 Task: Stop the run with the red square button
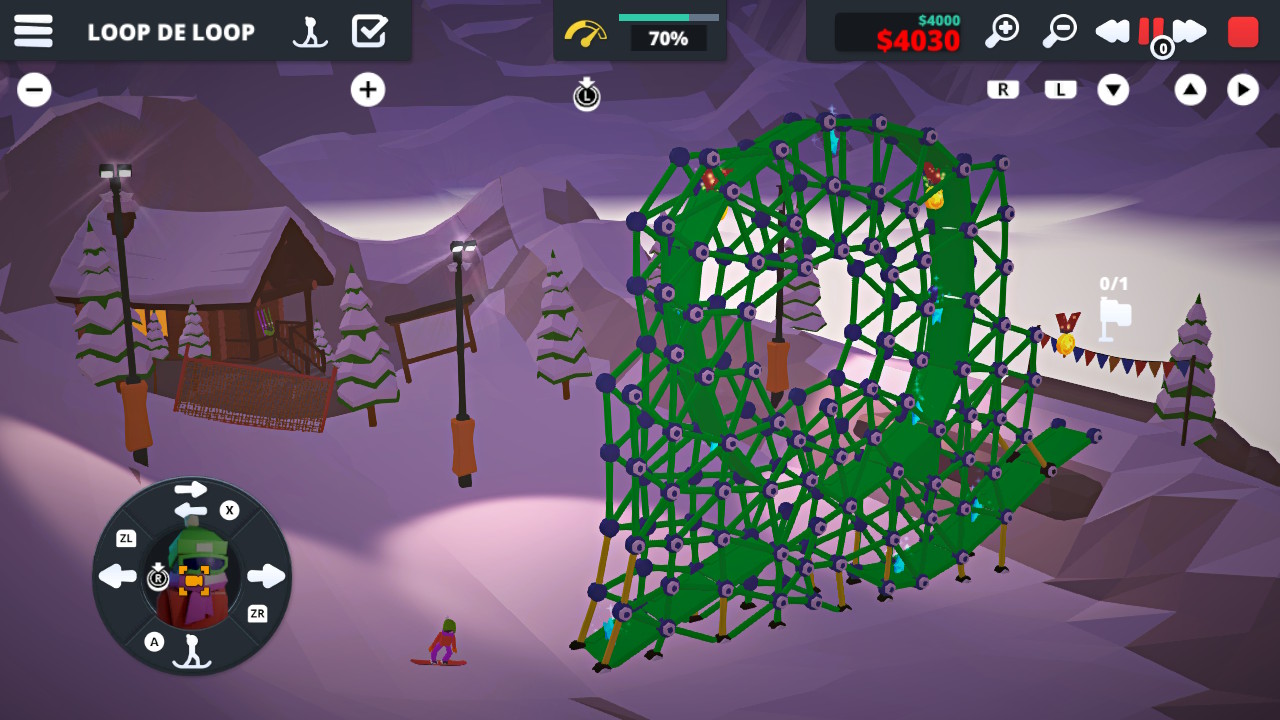[1242, 31]
